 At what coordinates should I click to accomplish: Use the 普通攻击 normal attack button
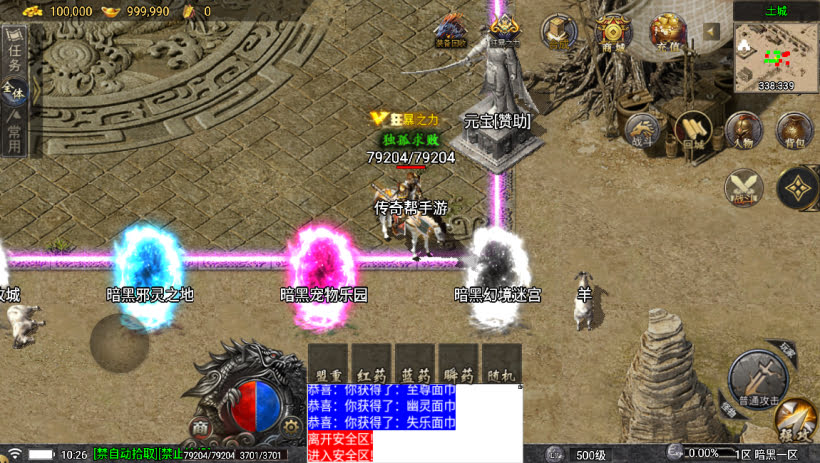(757, 380)
